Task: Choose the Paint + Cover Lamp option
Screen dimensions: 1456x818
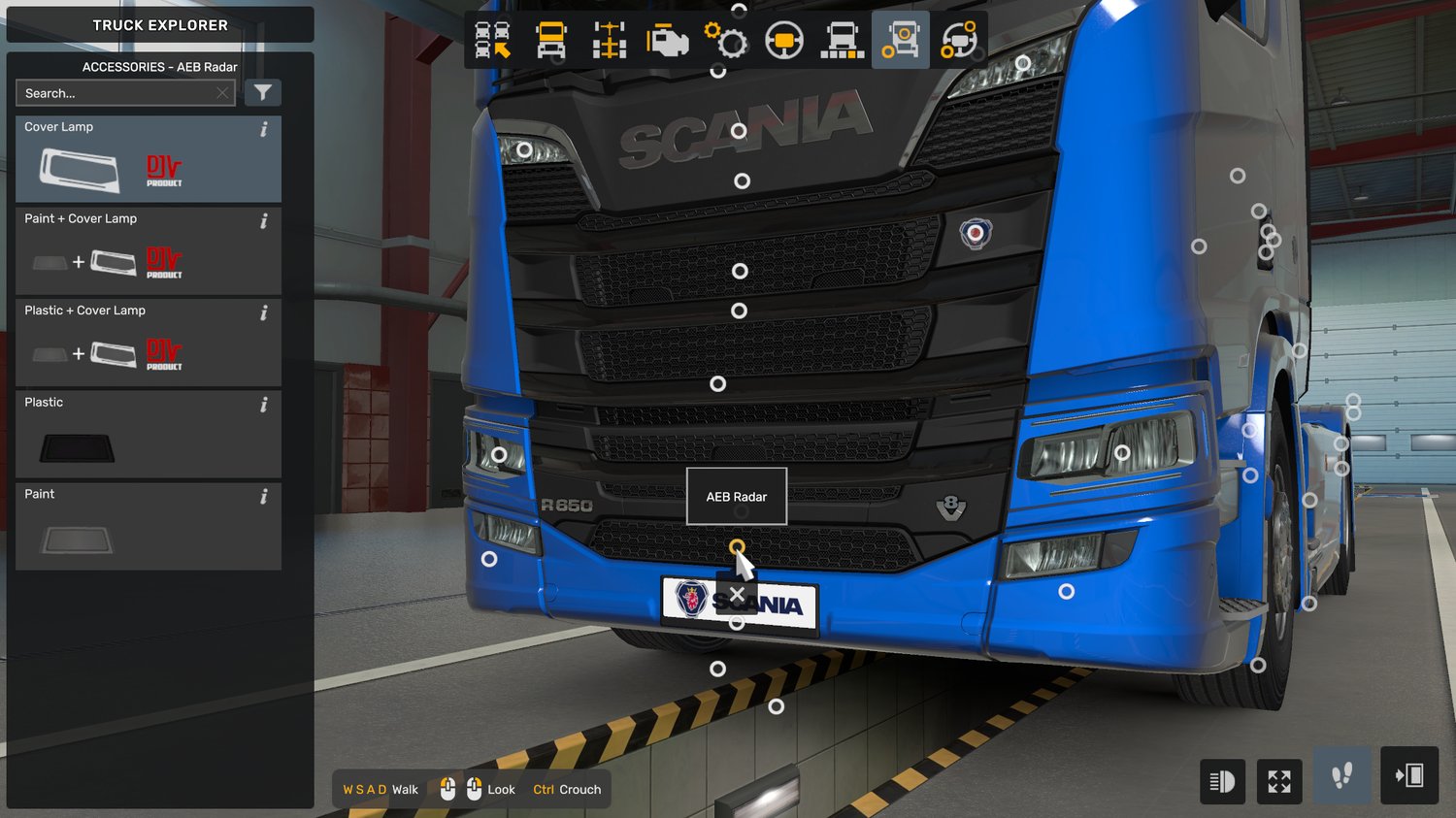Action: coord(148,251)
